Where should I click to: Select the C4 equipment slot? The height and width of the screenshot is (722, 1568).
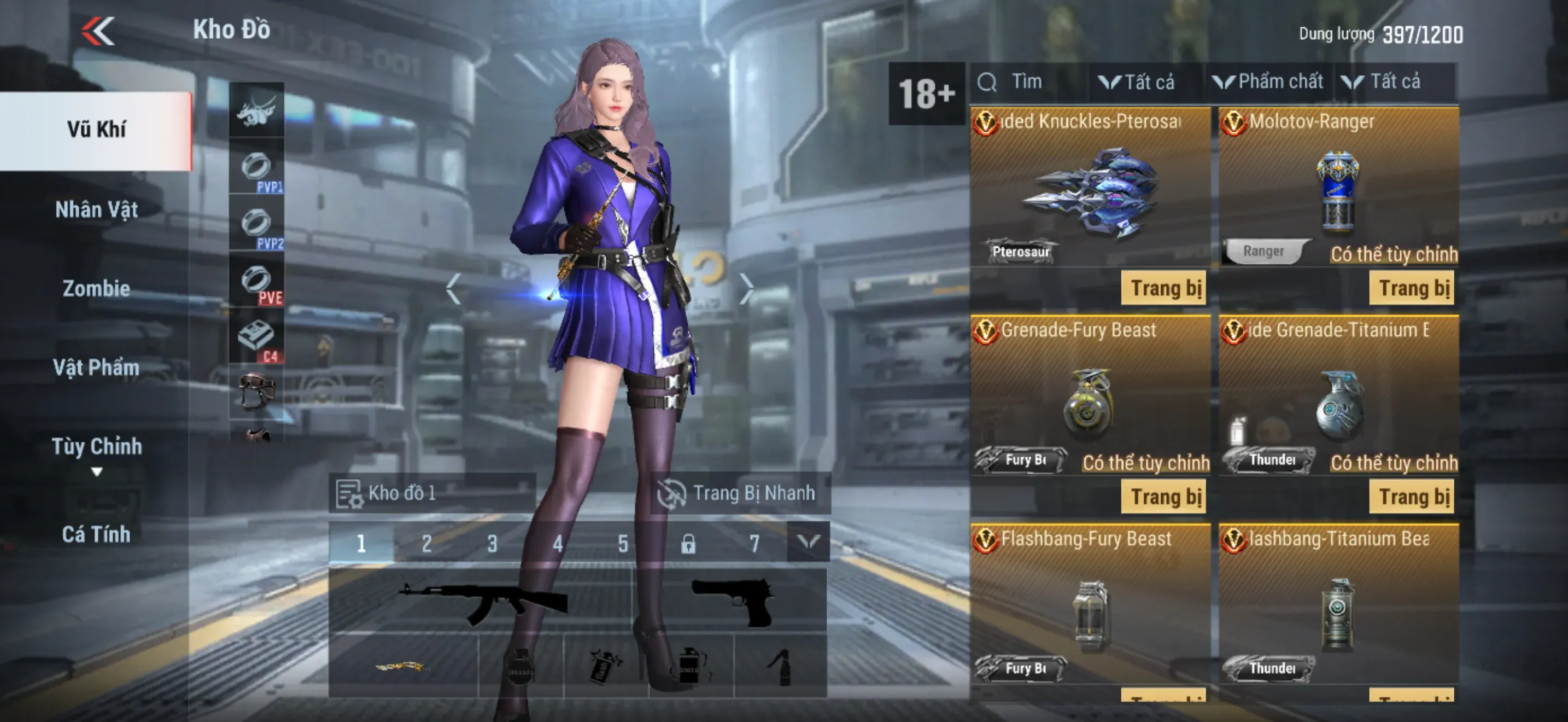point(256,340)
